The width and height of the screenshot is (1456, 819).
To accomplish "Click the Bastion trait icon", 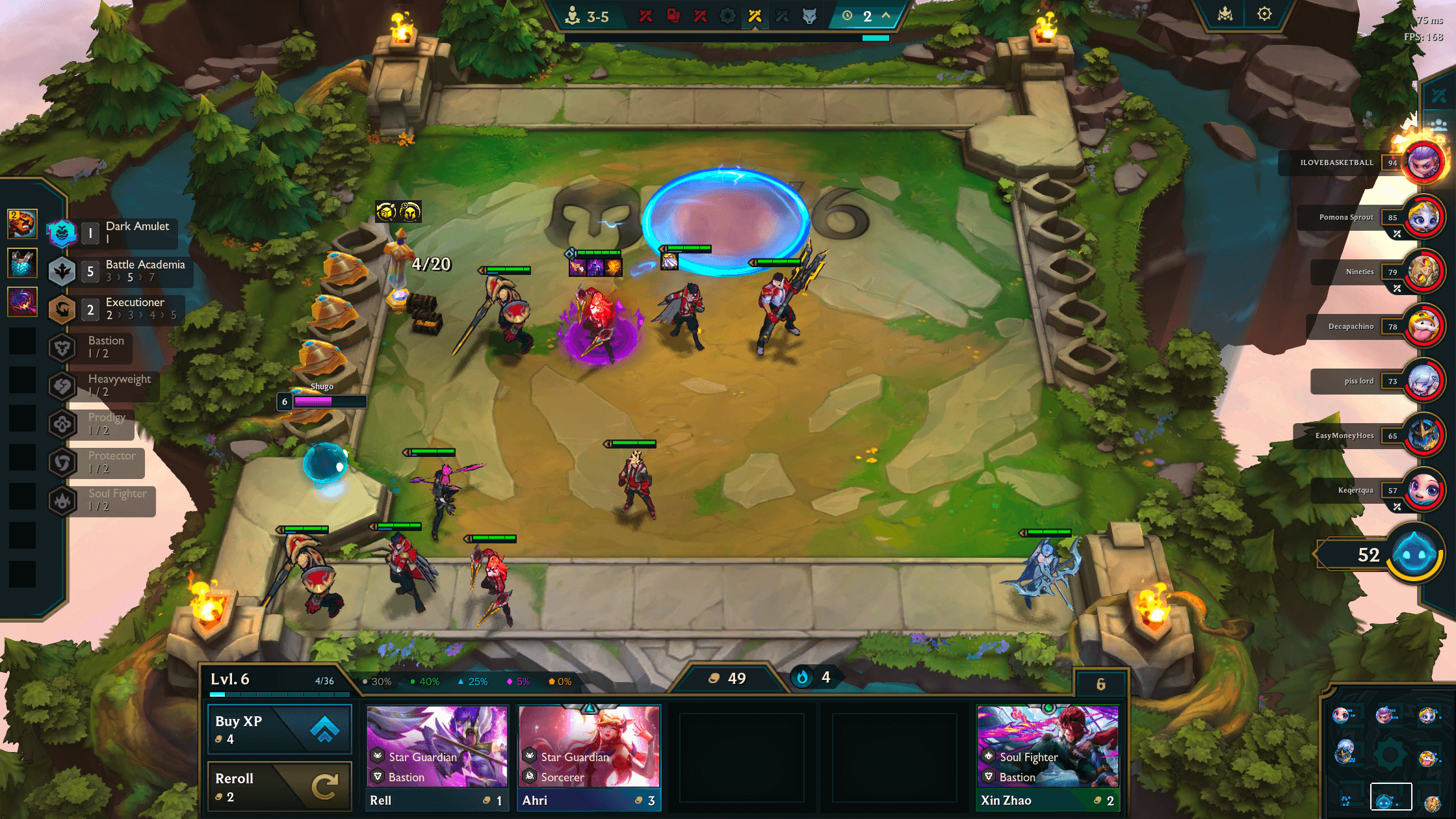I will [x=61, y=348].
